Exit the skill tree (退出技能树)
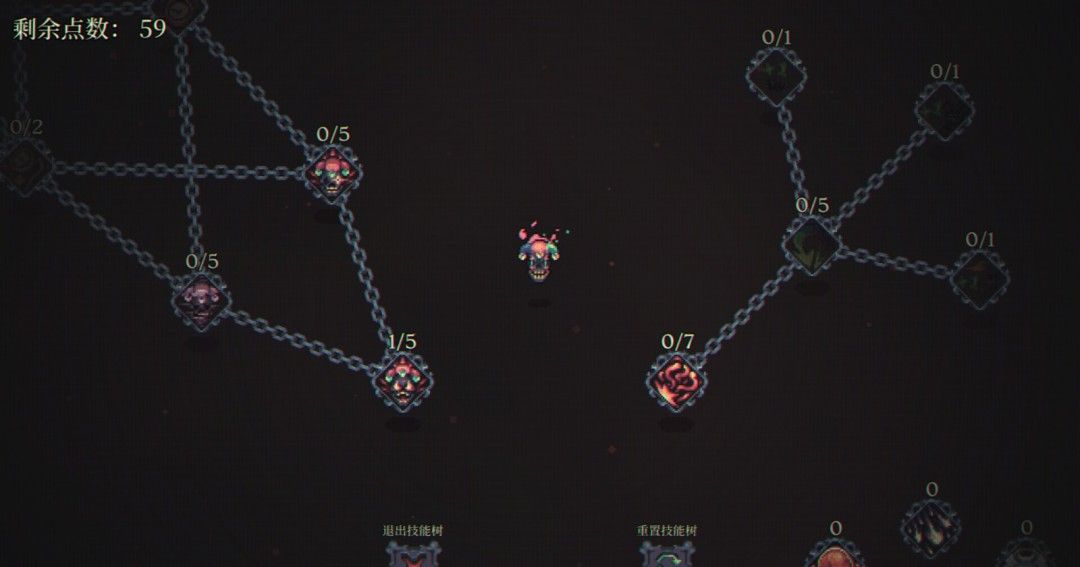1080x567 pixels. coord(412,551)
